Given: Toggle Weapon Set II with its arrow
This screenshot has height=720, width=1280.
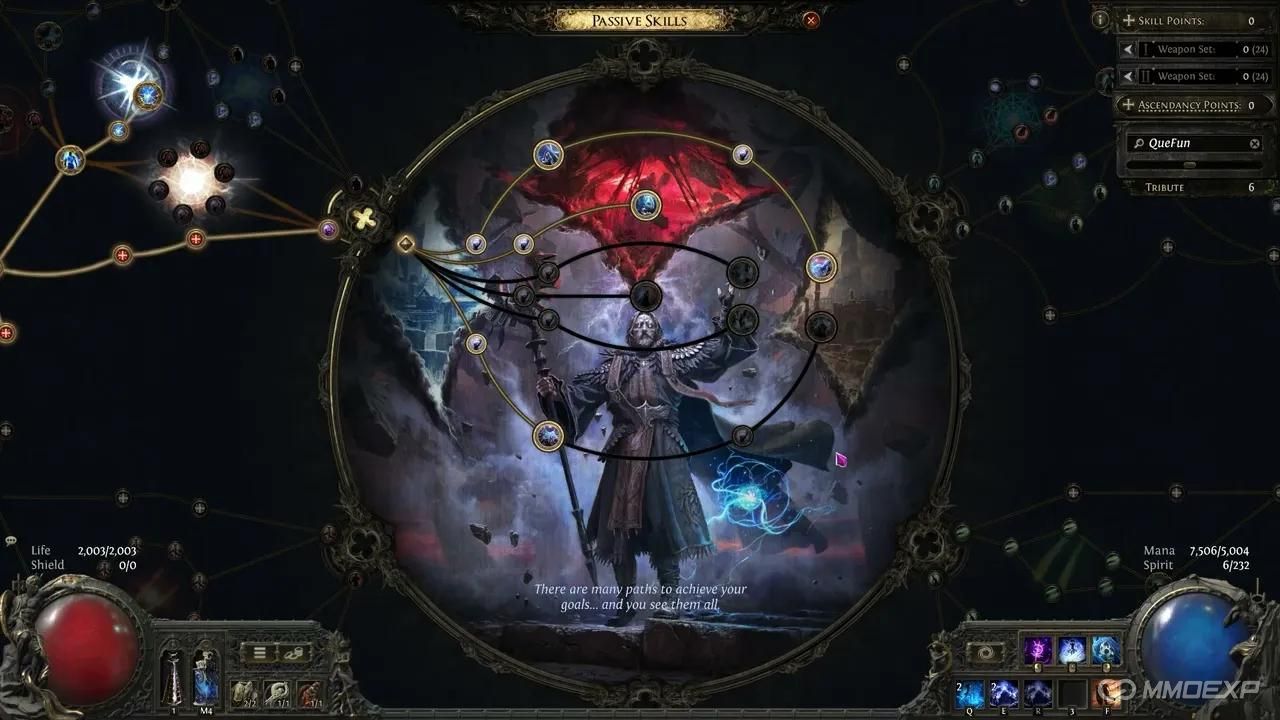Looking at the screenshot, I should click(1128, 76).
